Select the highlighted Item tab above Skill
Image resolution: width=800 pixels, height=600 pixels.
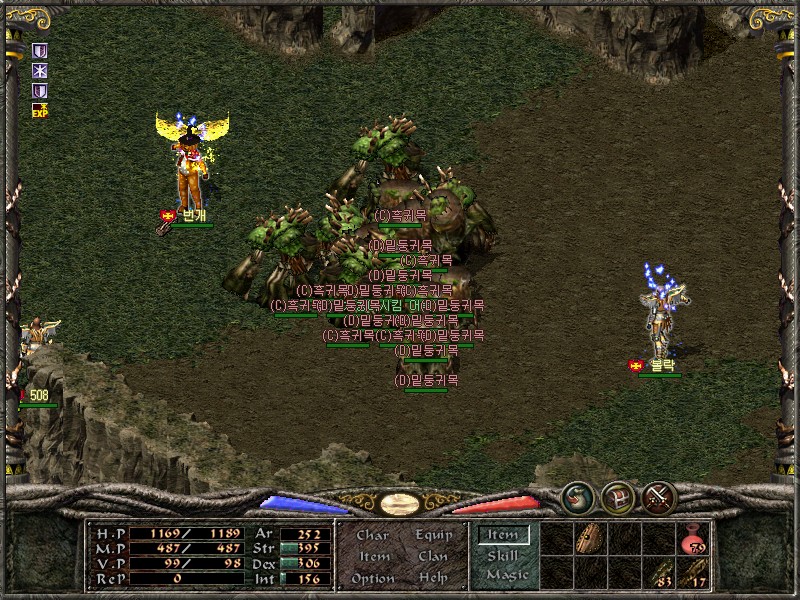coord(502,535)
